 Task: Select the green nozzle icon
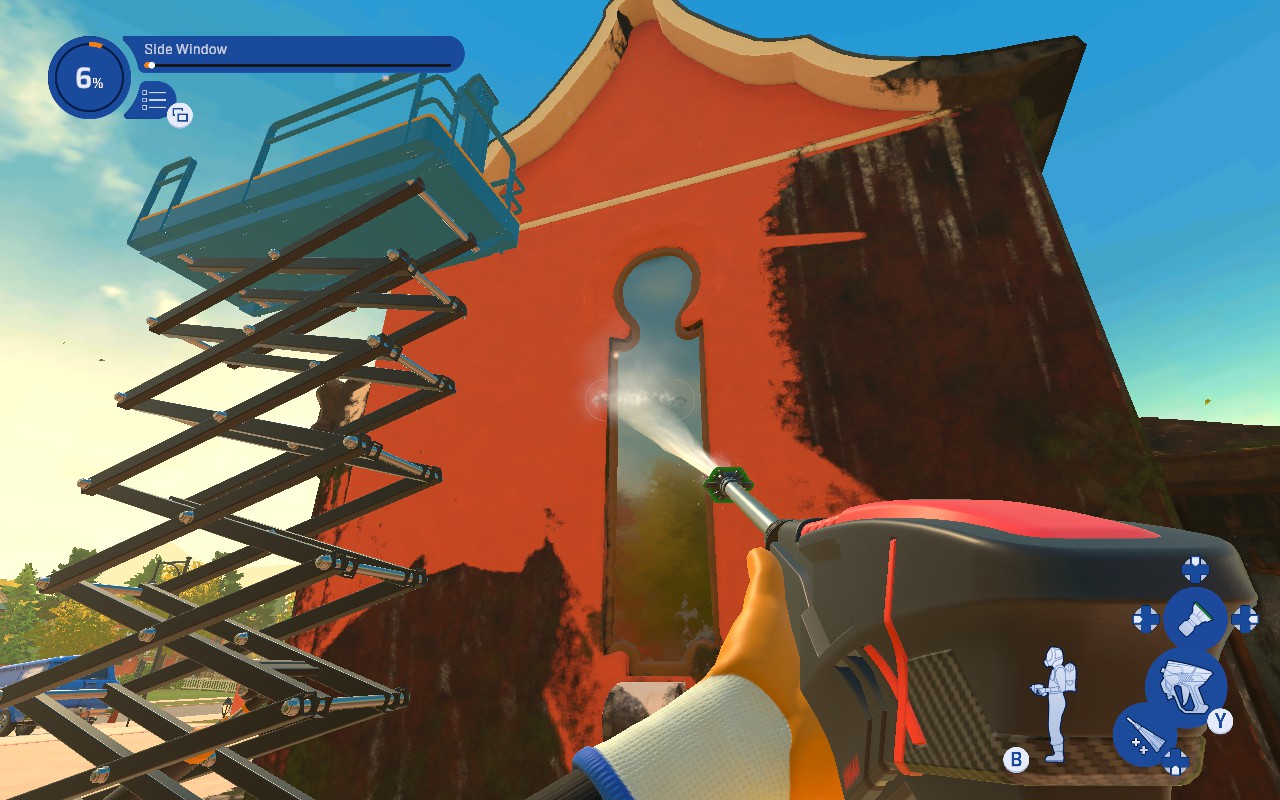(x=1196, y=617)
